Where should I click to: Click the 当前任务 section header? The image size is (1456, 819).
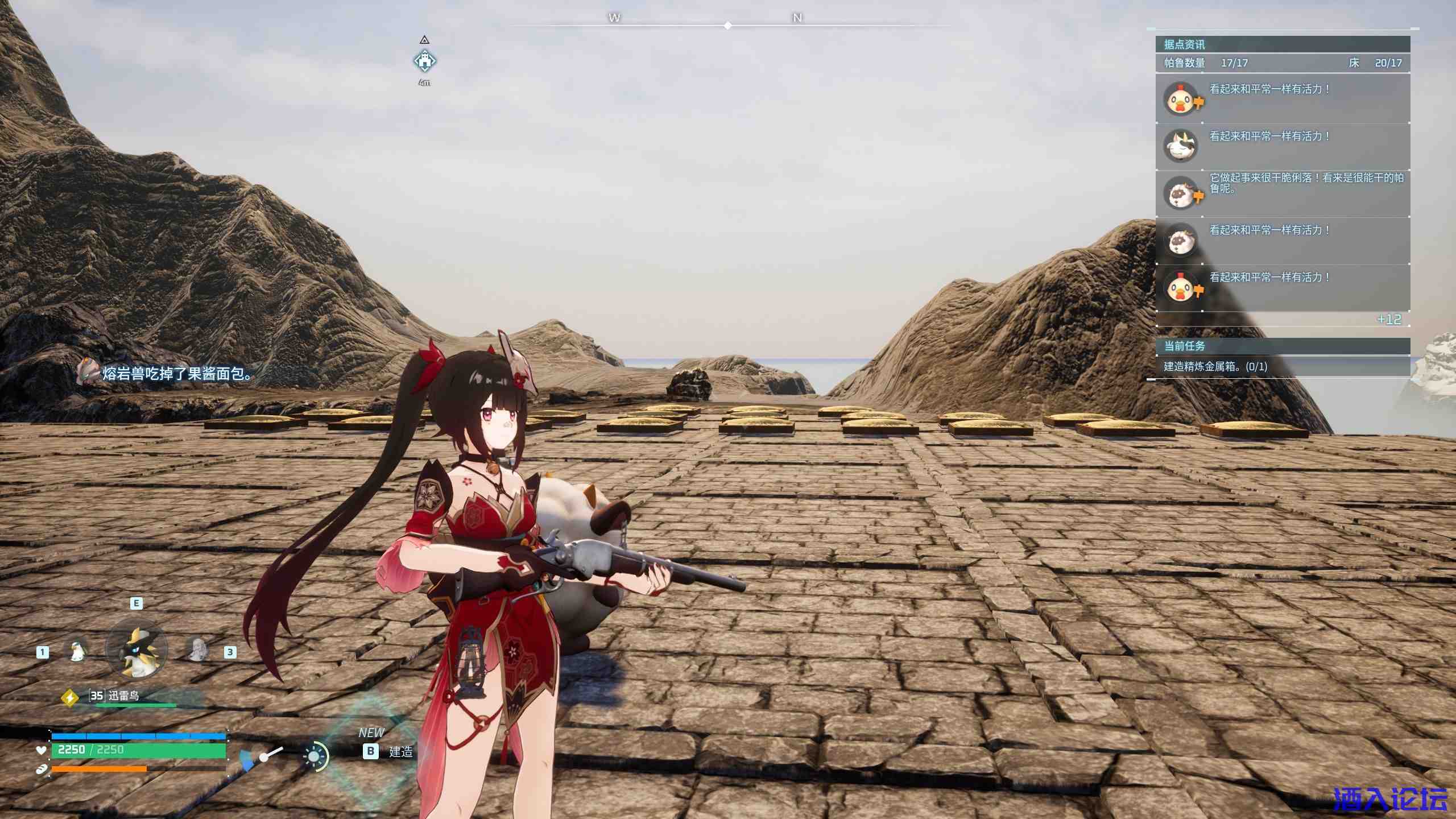point(1282,346)
